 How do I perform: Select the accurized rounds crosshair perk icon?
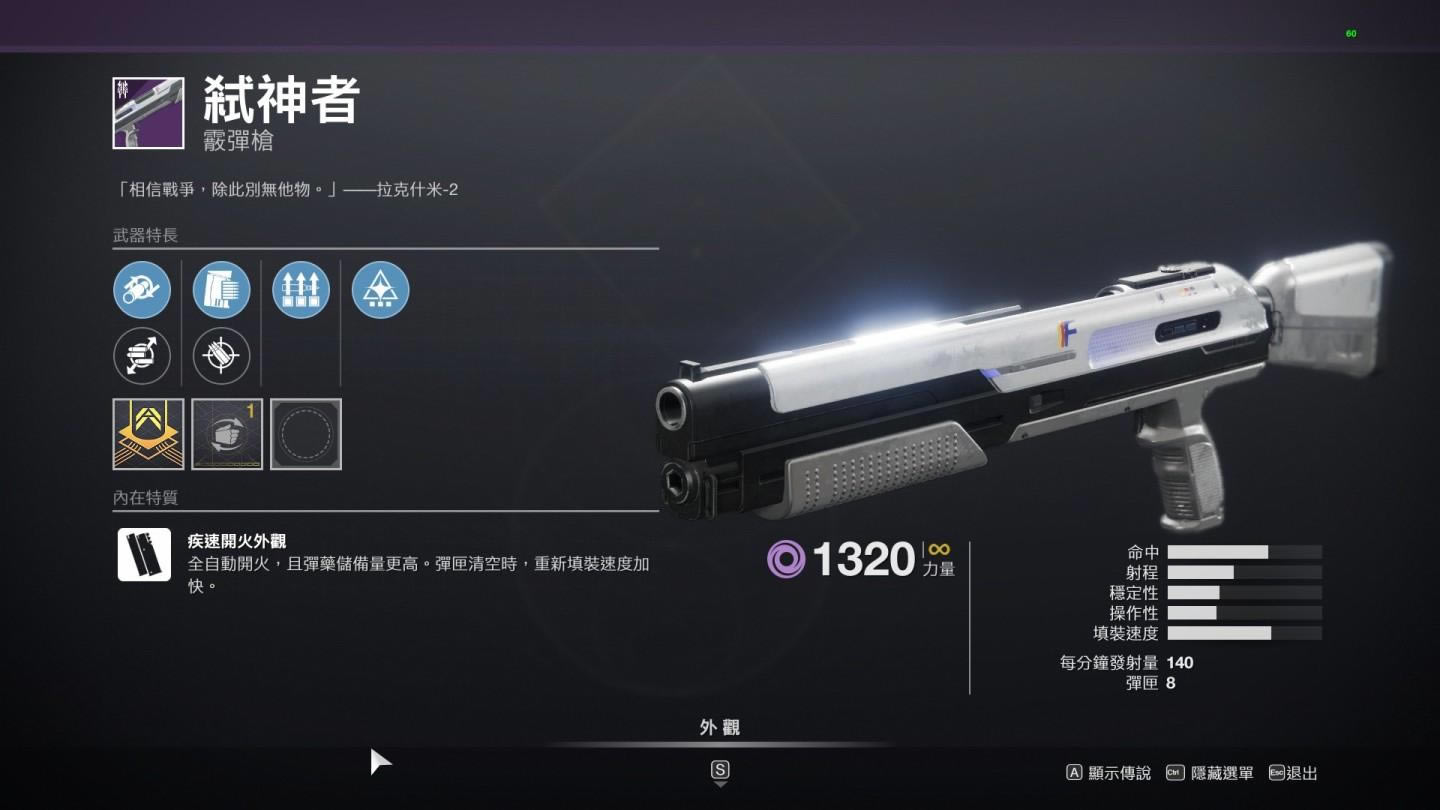221,356
